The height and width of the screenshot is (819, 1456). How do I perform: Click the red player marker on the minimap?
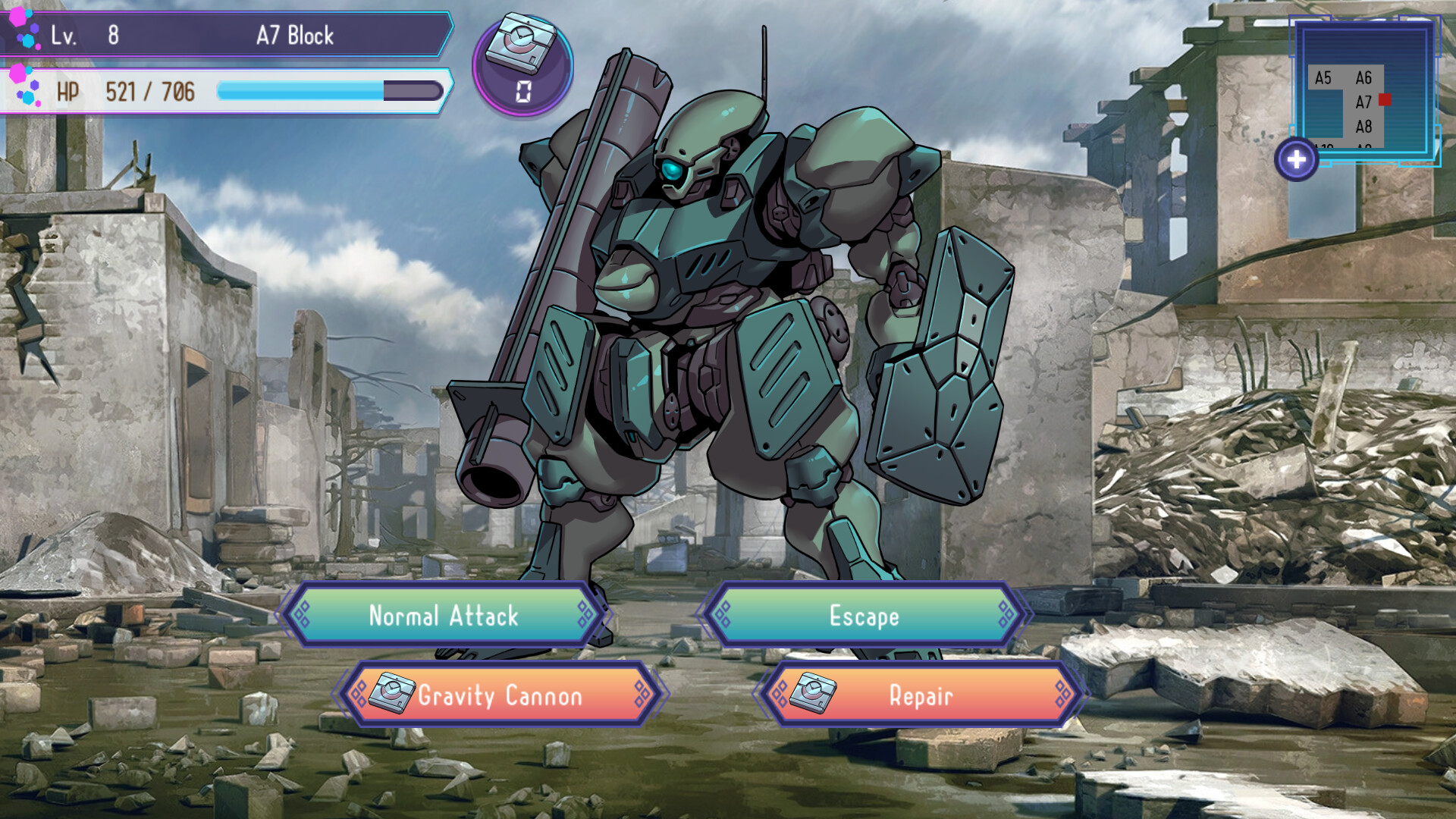click(x=1385, y=99)
